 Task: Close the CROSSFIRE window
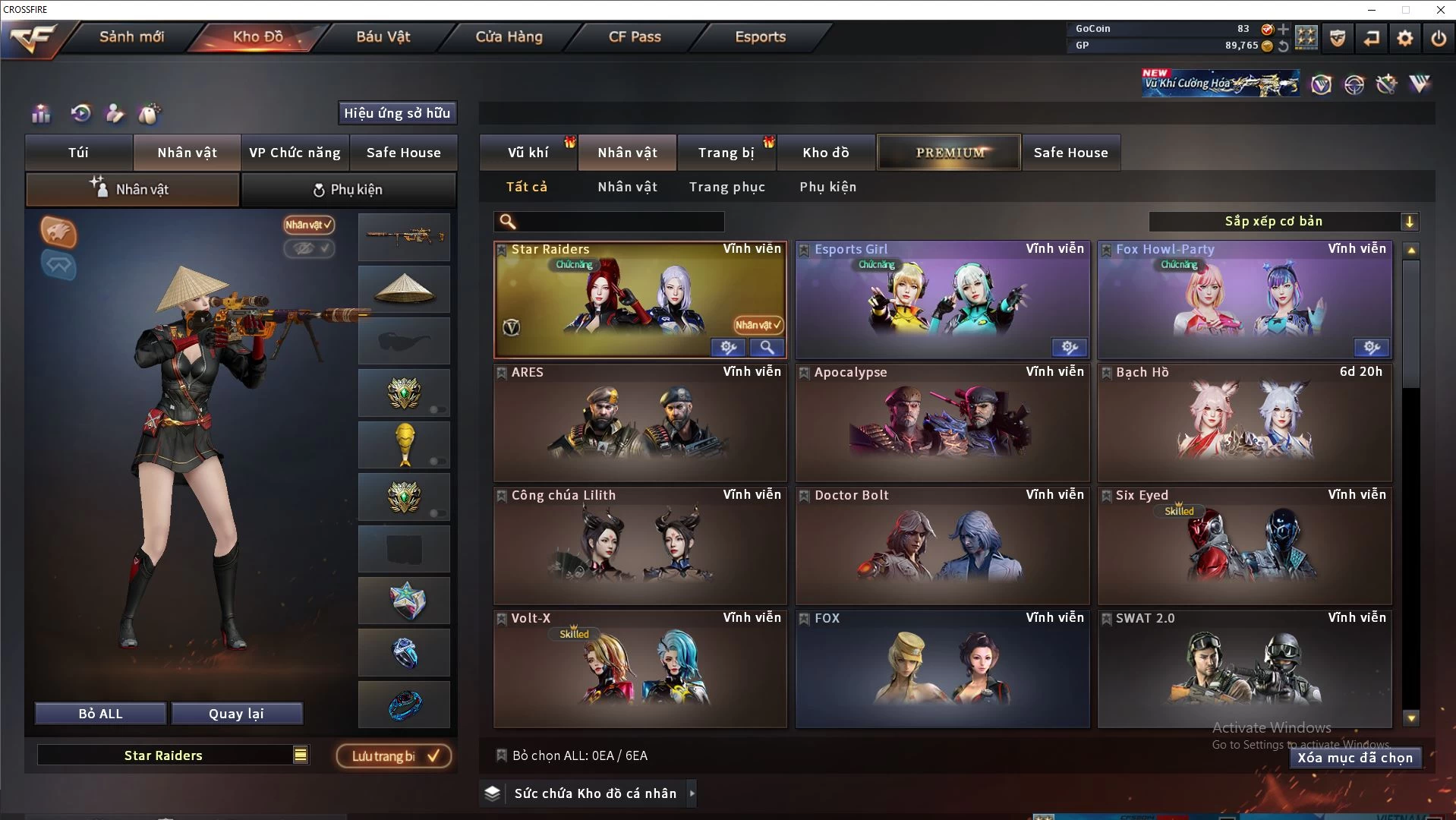click(x=1440, y=10)
